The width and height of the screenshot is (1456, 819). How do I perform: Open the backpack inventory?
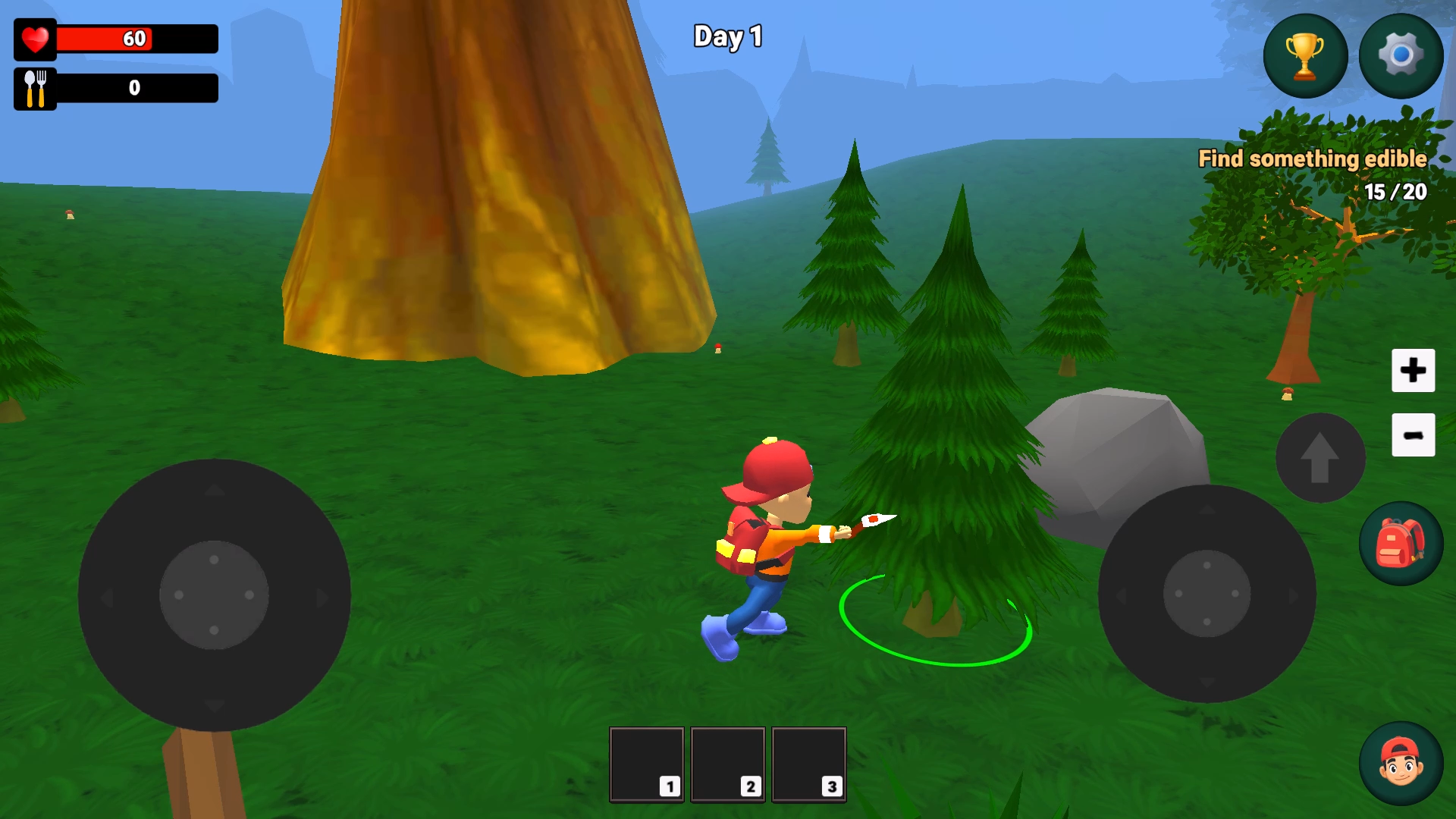coord(1400,543)
